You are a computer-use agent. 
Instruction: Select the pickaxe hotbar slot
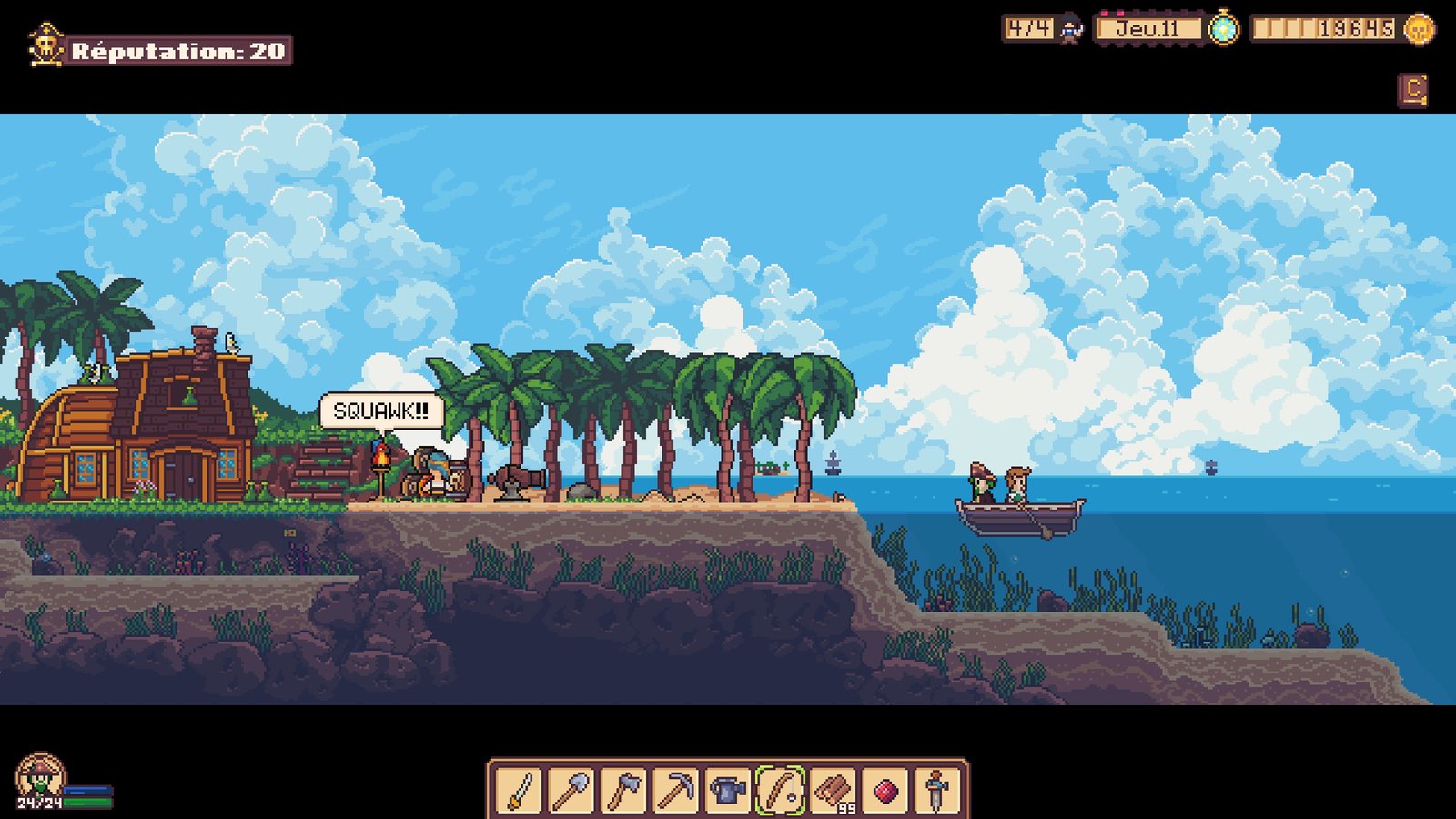[676, 790]
